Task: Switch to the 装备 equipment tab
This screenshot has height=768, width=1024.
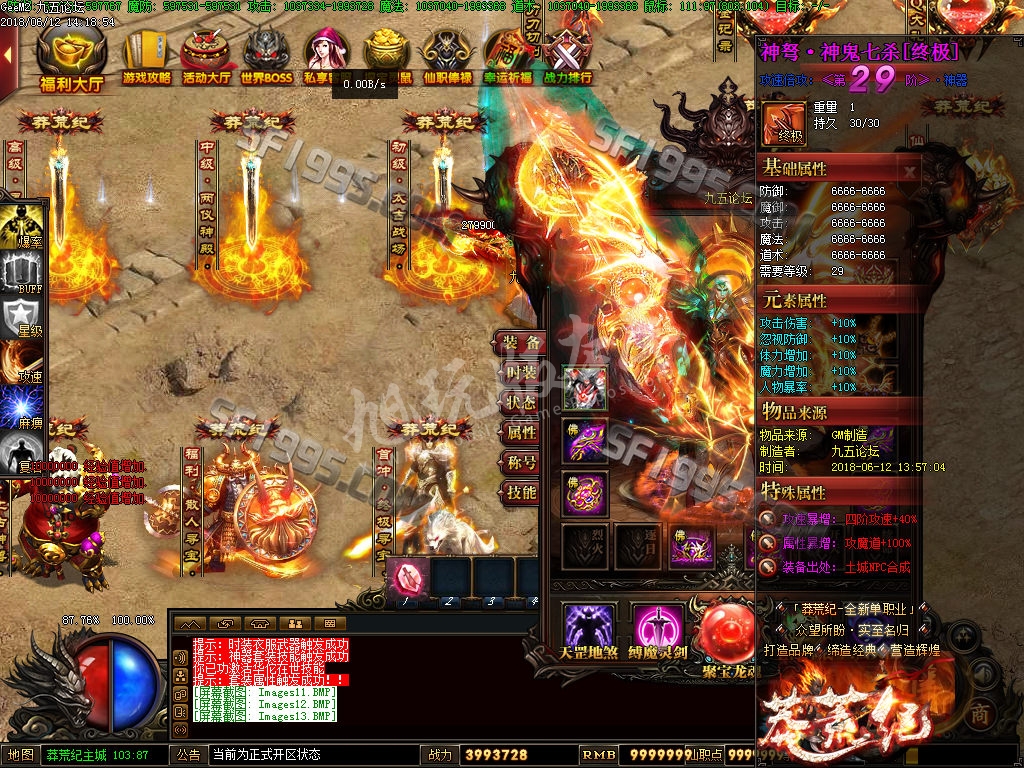Action: click(x=521, y=343)
